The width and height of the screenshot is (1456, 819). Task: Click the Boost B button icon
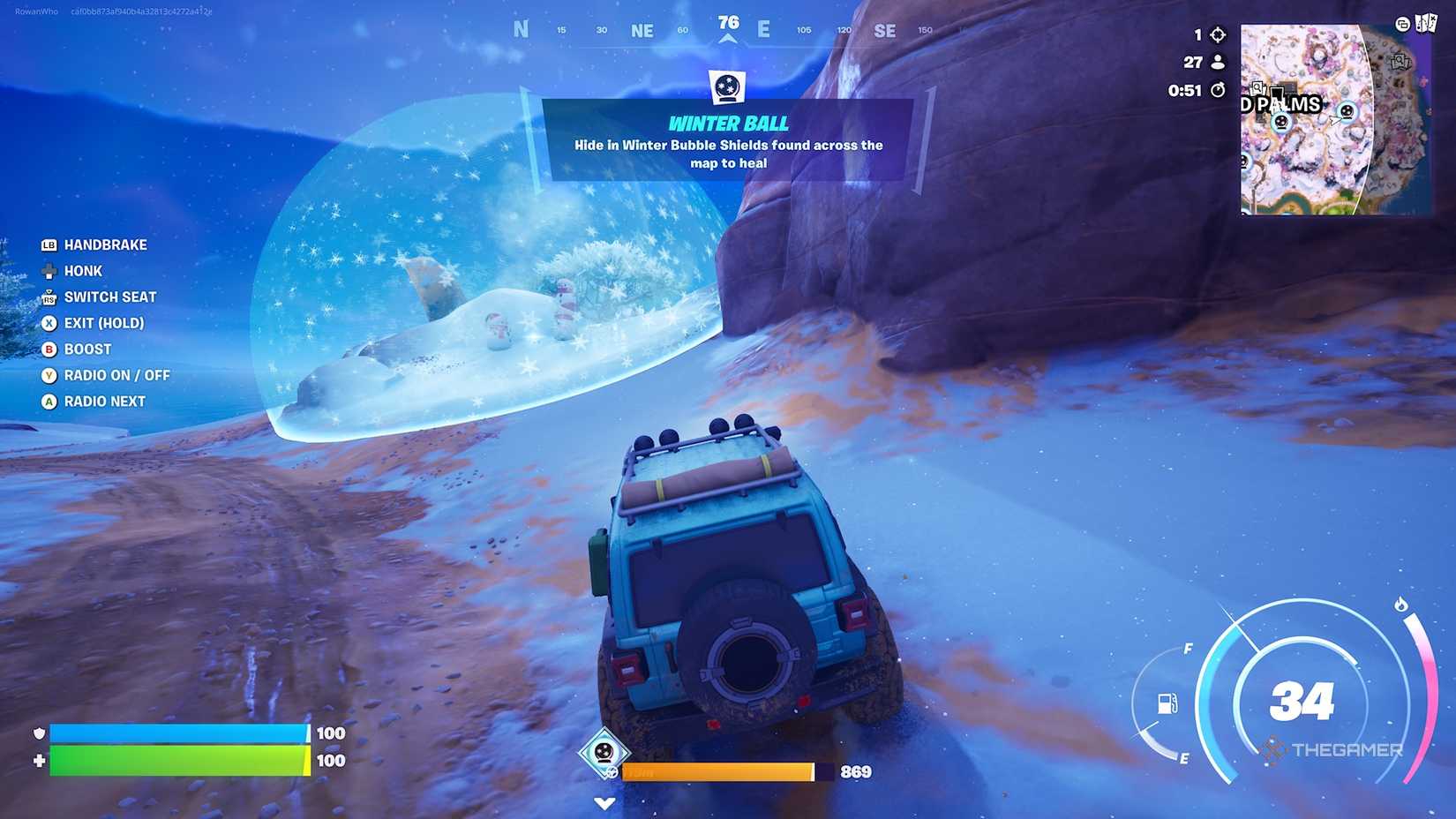pyautogui.click(x=49, y=349)
